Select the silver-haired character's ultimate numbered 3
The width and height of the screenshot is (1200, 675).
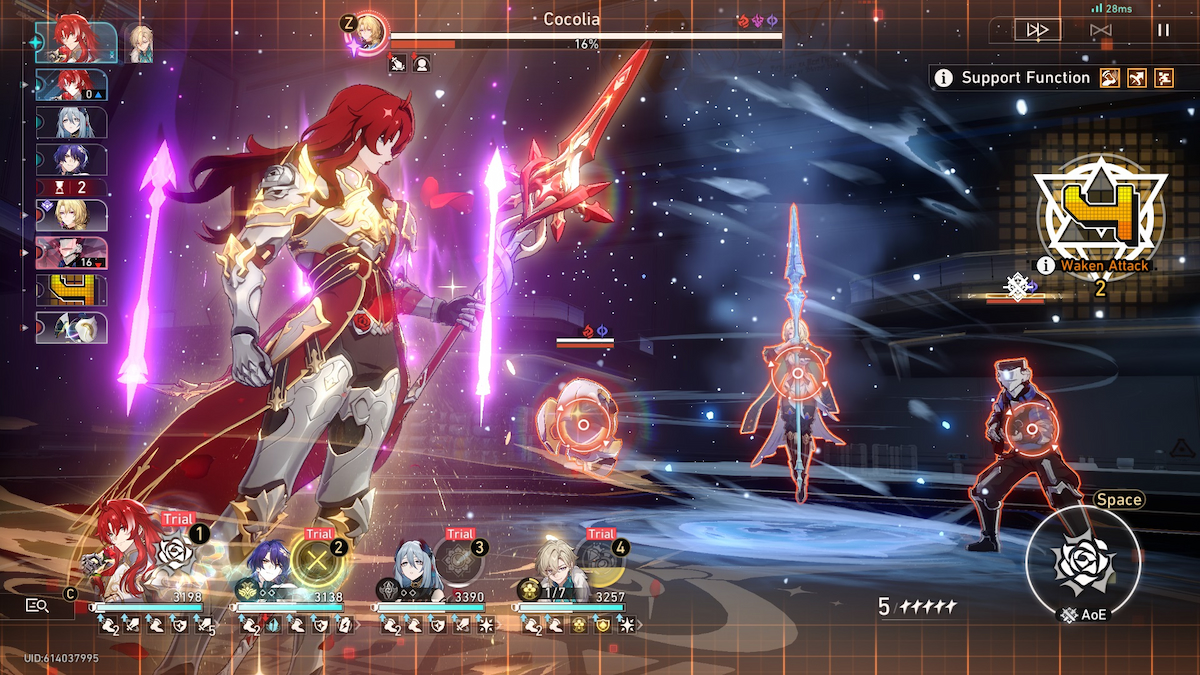pyautogui.click(x=458, y=562)
